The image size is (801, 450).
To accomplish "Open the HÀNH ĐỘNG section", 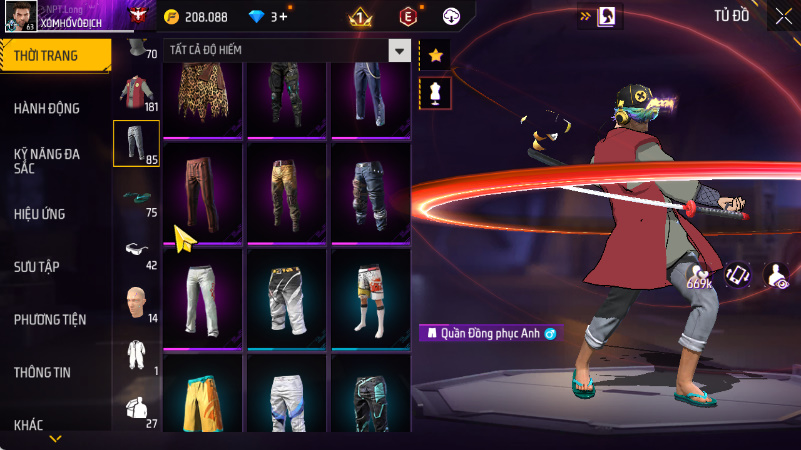I will (47, 108).
